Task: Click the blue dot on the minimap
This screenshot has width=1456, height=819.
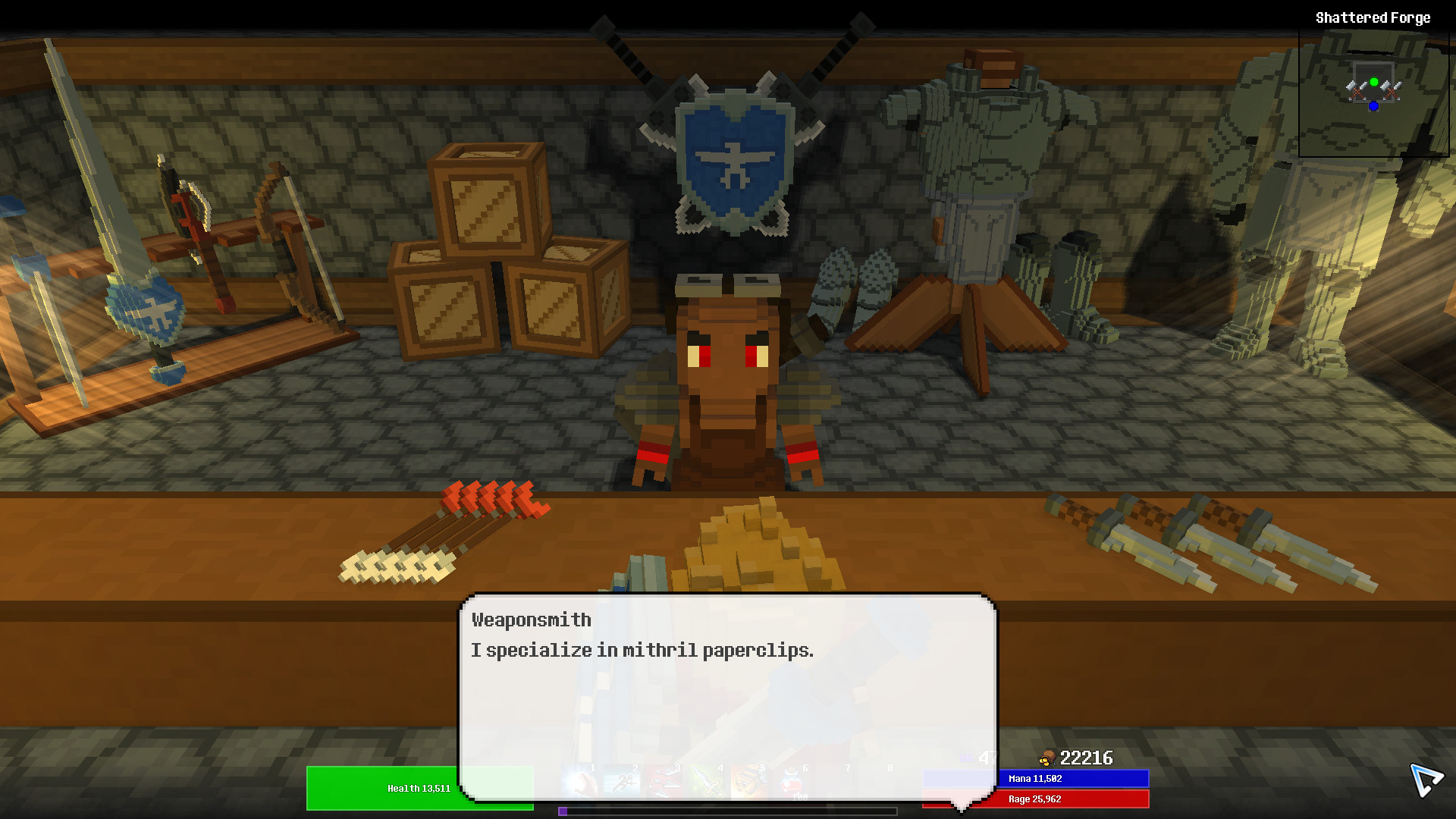Action: pyautogui.click(x=1374, y=106)
